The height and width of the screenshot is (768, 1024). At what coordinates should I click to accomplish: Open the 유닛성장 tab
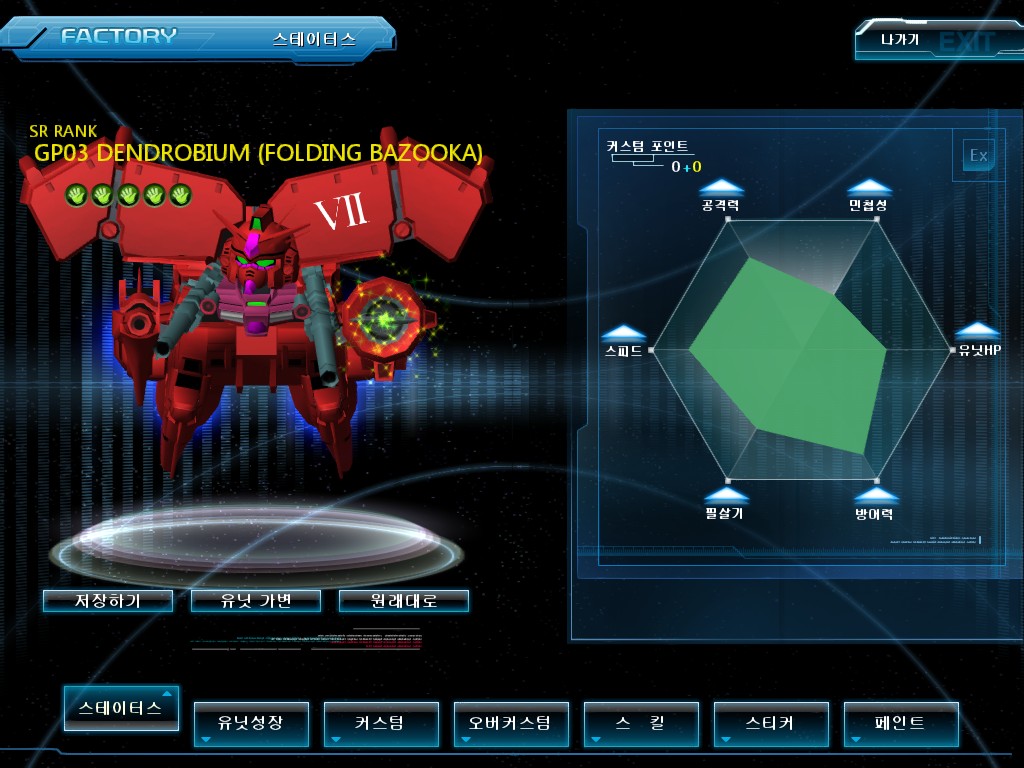pos(250,723)
